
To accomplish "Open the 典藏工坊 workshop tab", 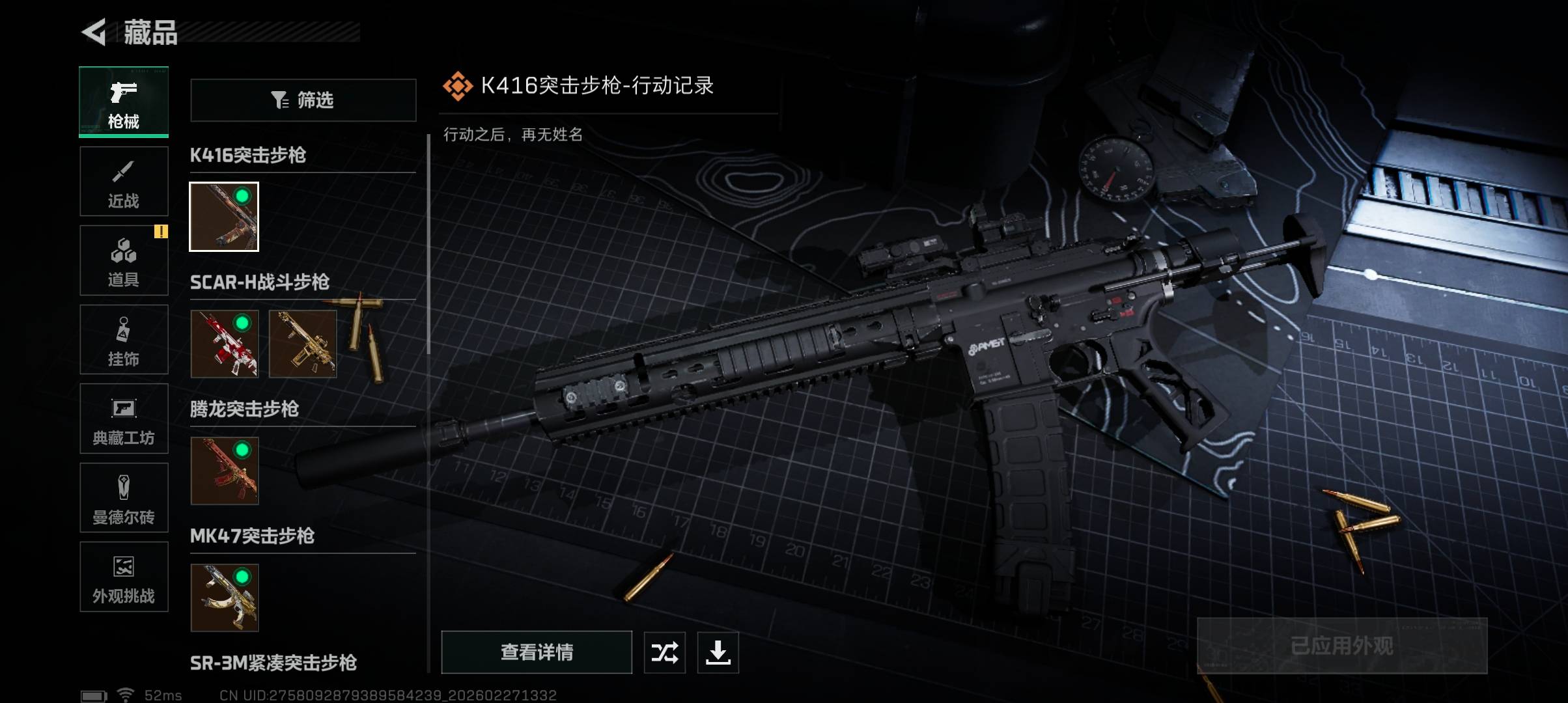I will 124,419.
